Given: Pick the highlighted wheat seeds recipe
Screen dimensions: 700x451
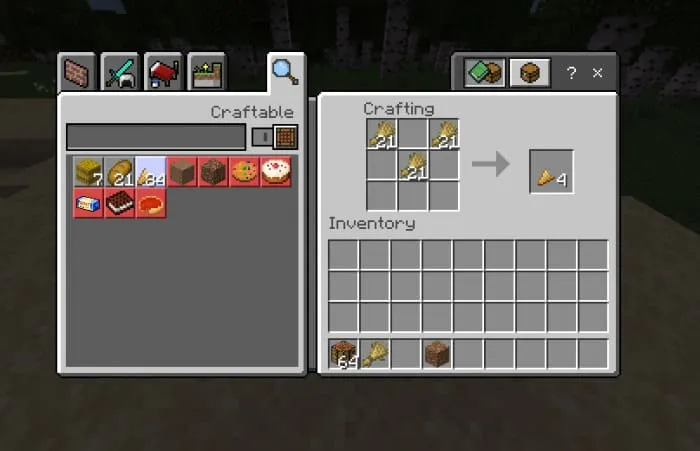Looking at the screenshot, I should (151, 172).
